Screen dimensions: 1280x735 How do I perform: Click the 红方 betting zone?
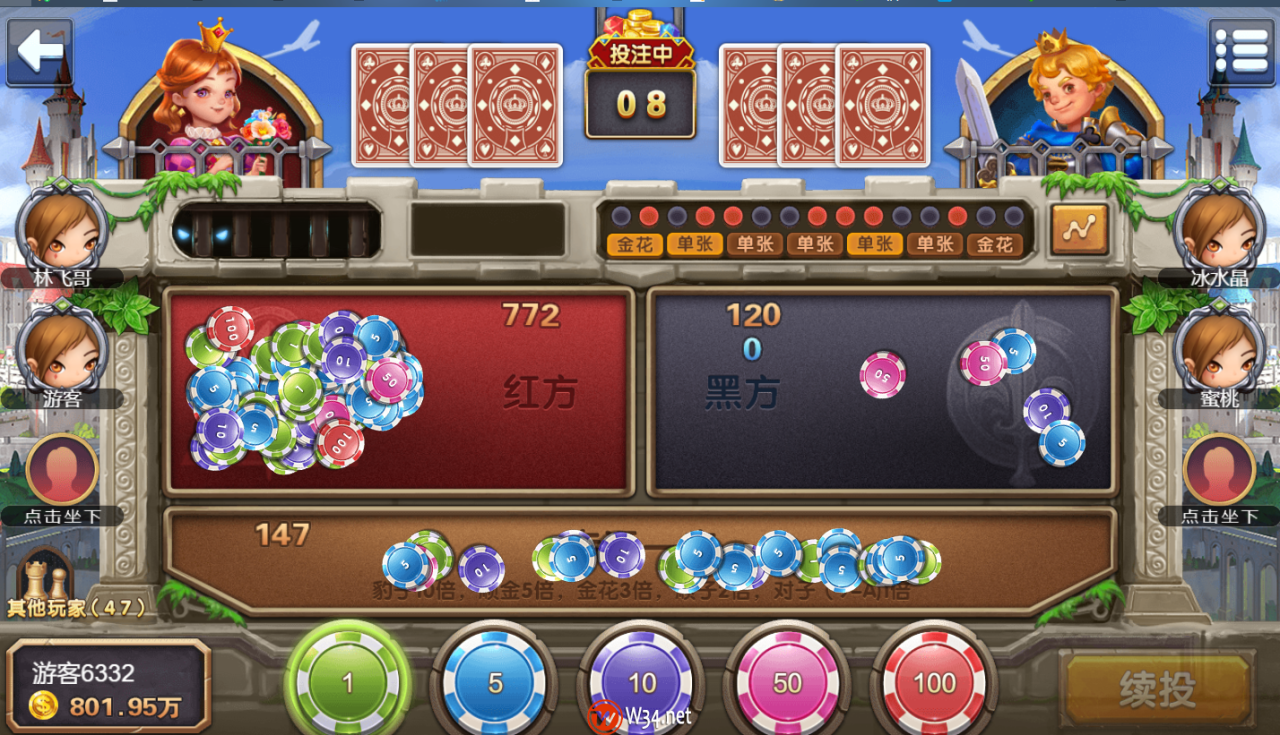[x=400, y=390]
